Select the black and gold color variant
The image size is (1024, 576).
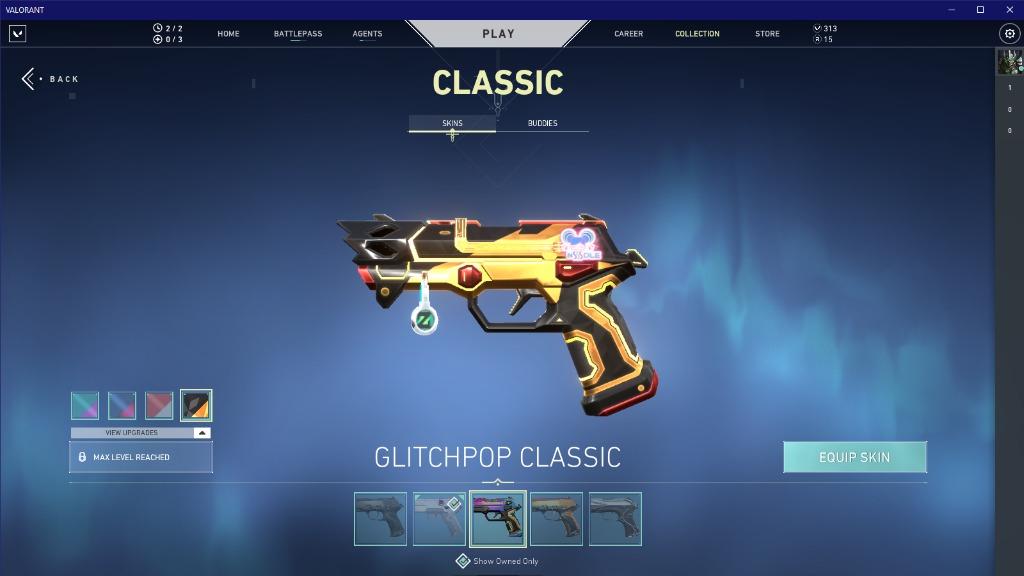coord(196,405)
